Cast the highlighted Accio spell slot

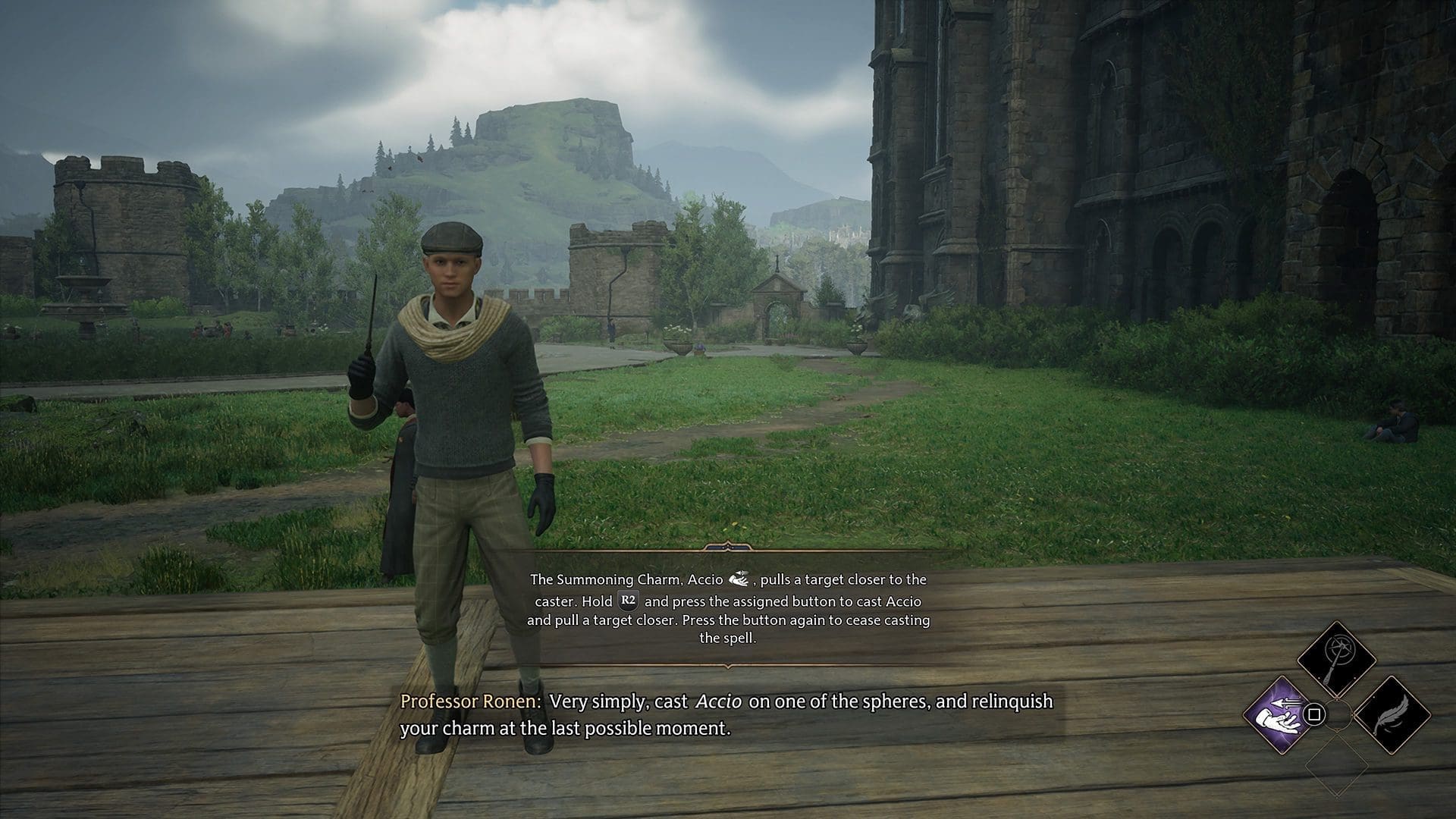pos(1280,715)
